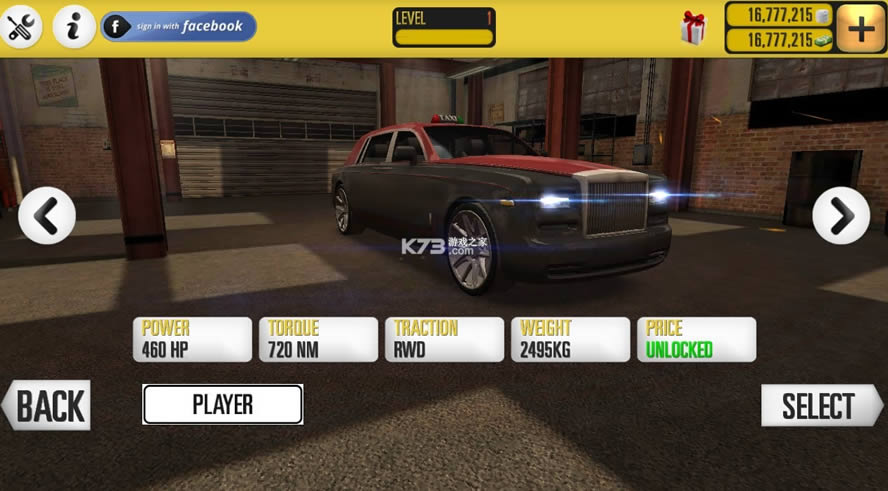This screenshot has width=888, height=491.
Task: Select this taxi car
Action: point(820,406)
